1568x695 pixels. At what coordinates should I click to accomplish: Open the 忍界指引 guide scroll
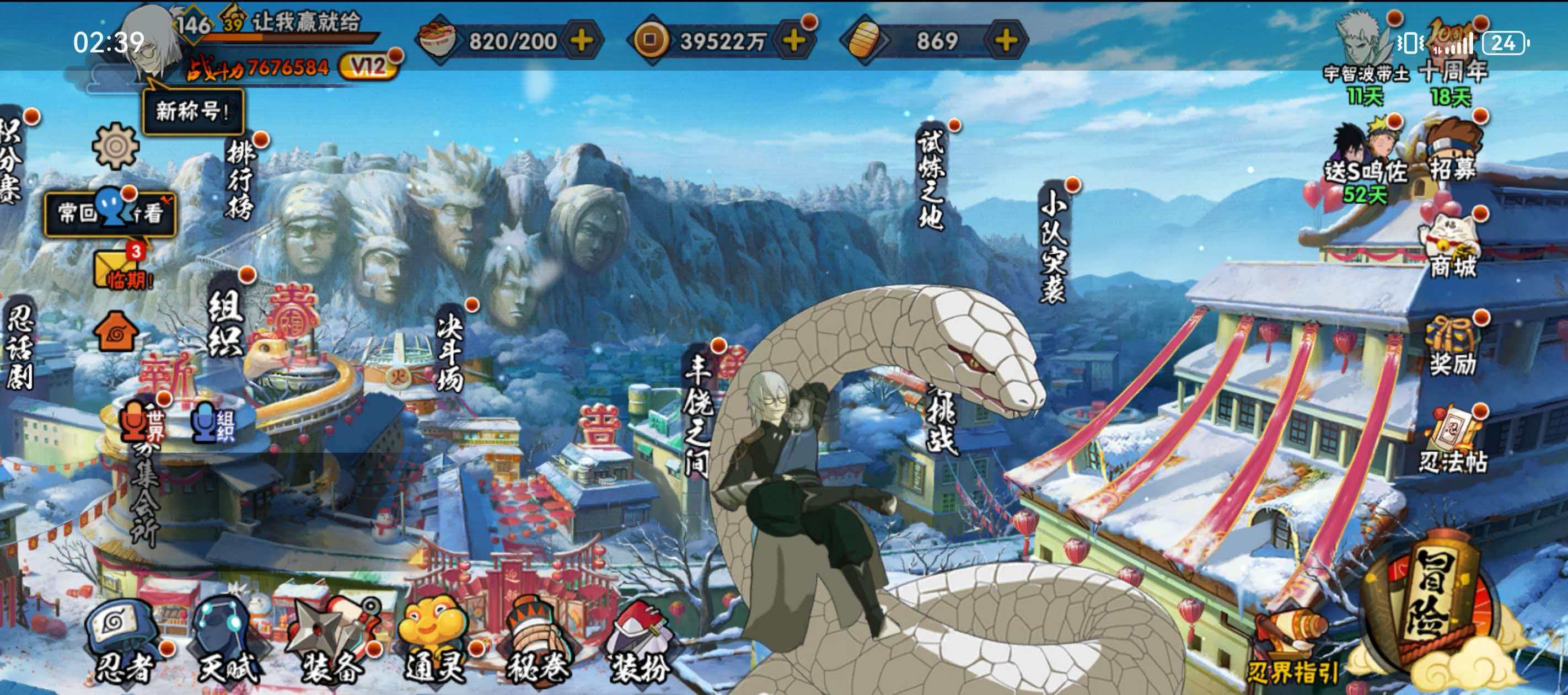click(x=1292, y=652)
